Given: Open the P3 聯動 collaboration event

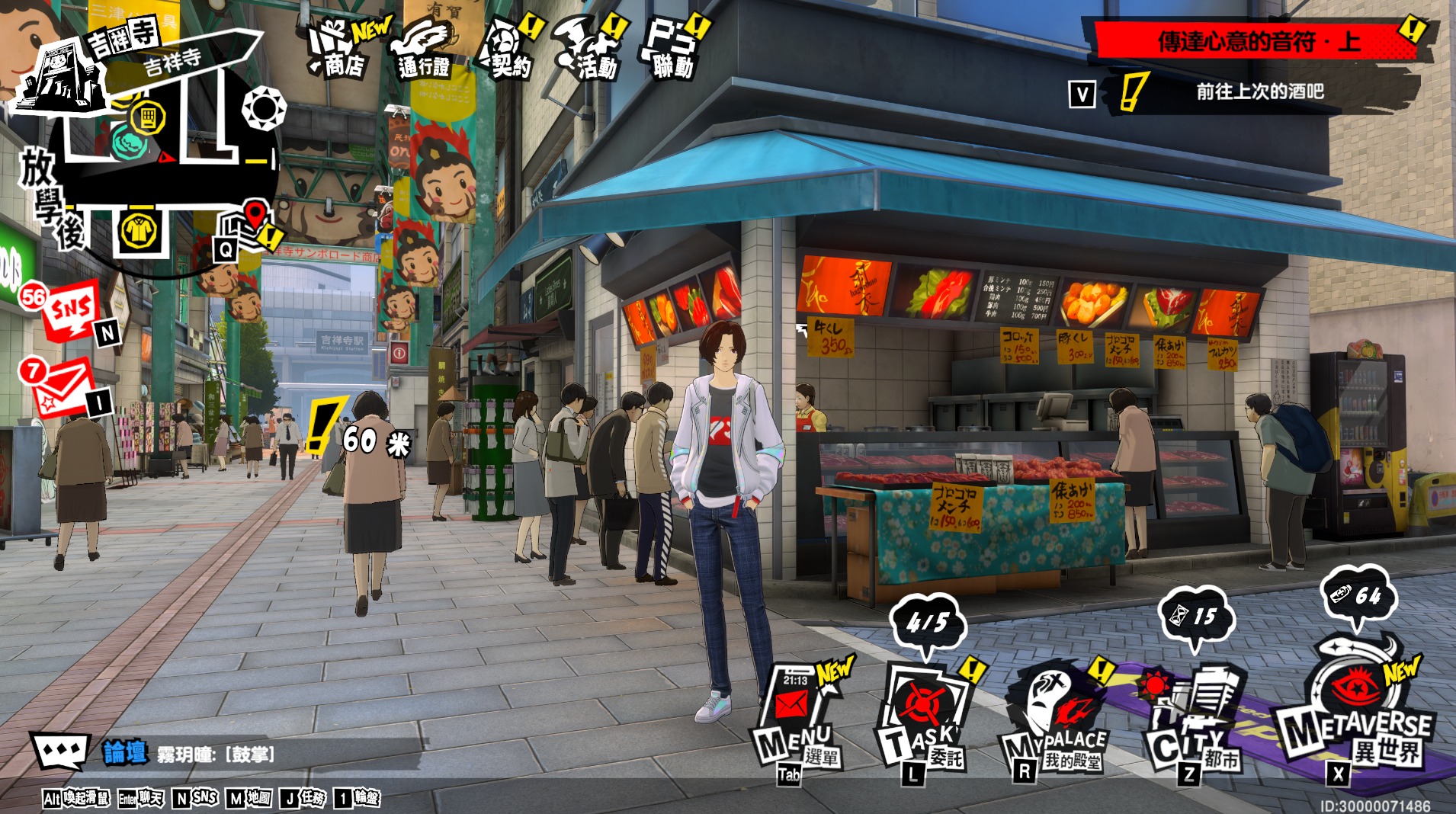Looking at the screenshot, I should (672, 50).
